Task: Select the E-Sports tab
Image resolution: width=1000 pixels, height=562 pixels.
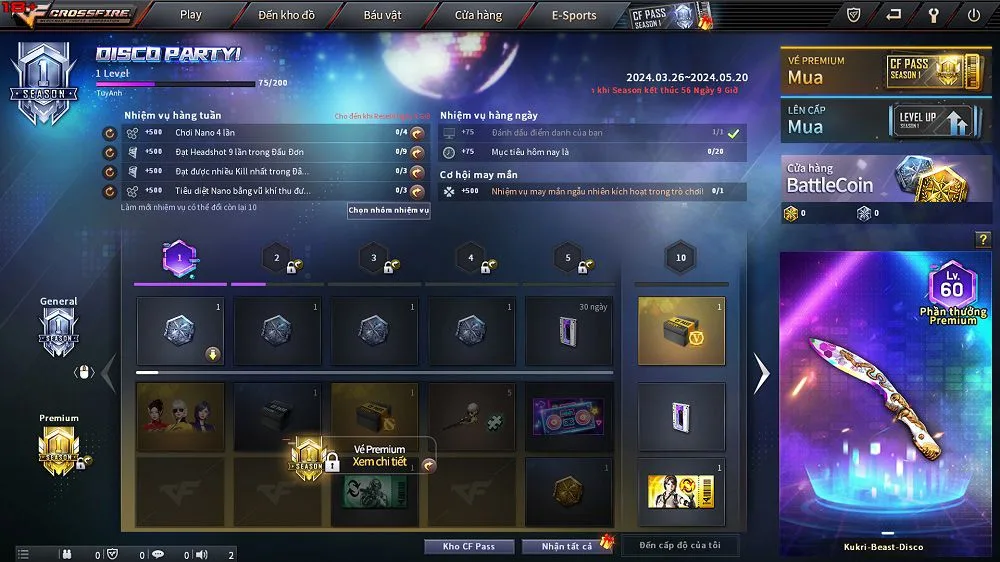Action: (x=574, y=15)
